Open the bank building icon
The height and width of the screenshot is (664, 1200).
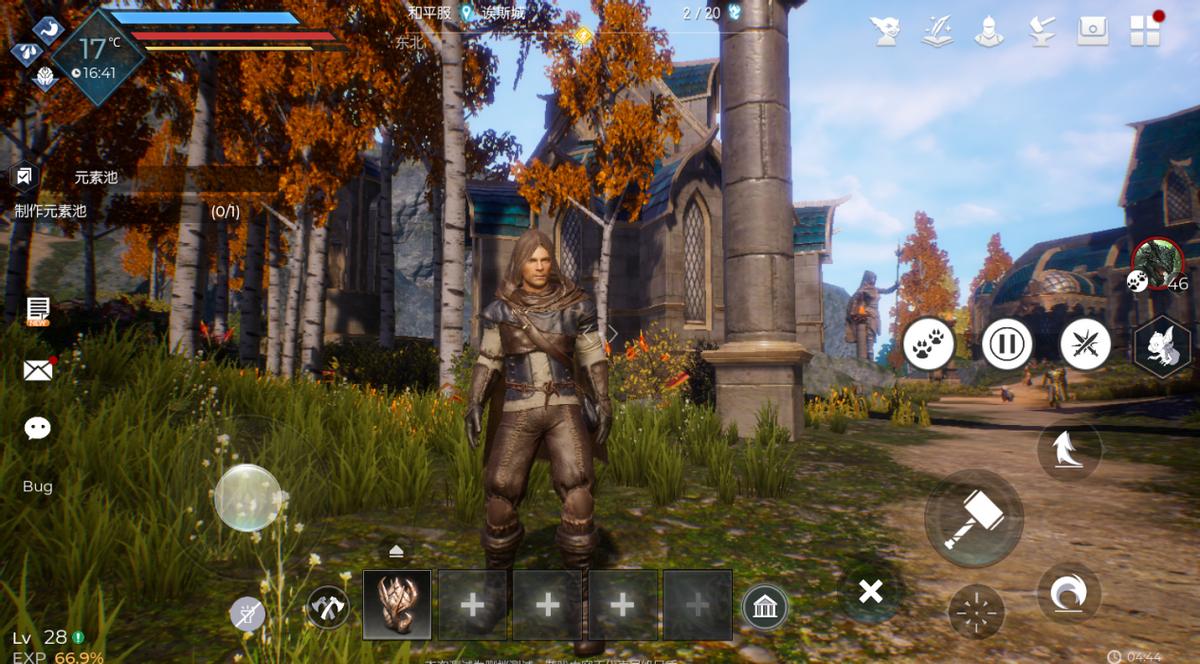click(764, 607)
